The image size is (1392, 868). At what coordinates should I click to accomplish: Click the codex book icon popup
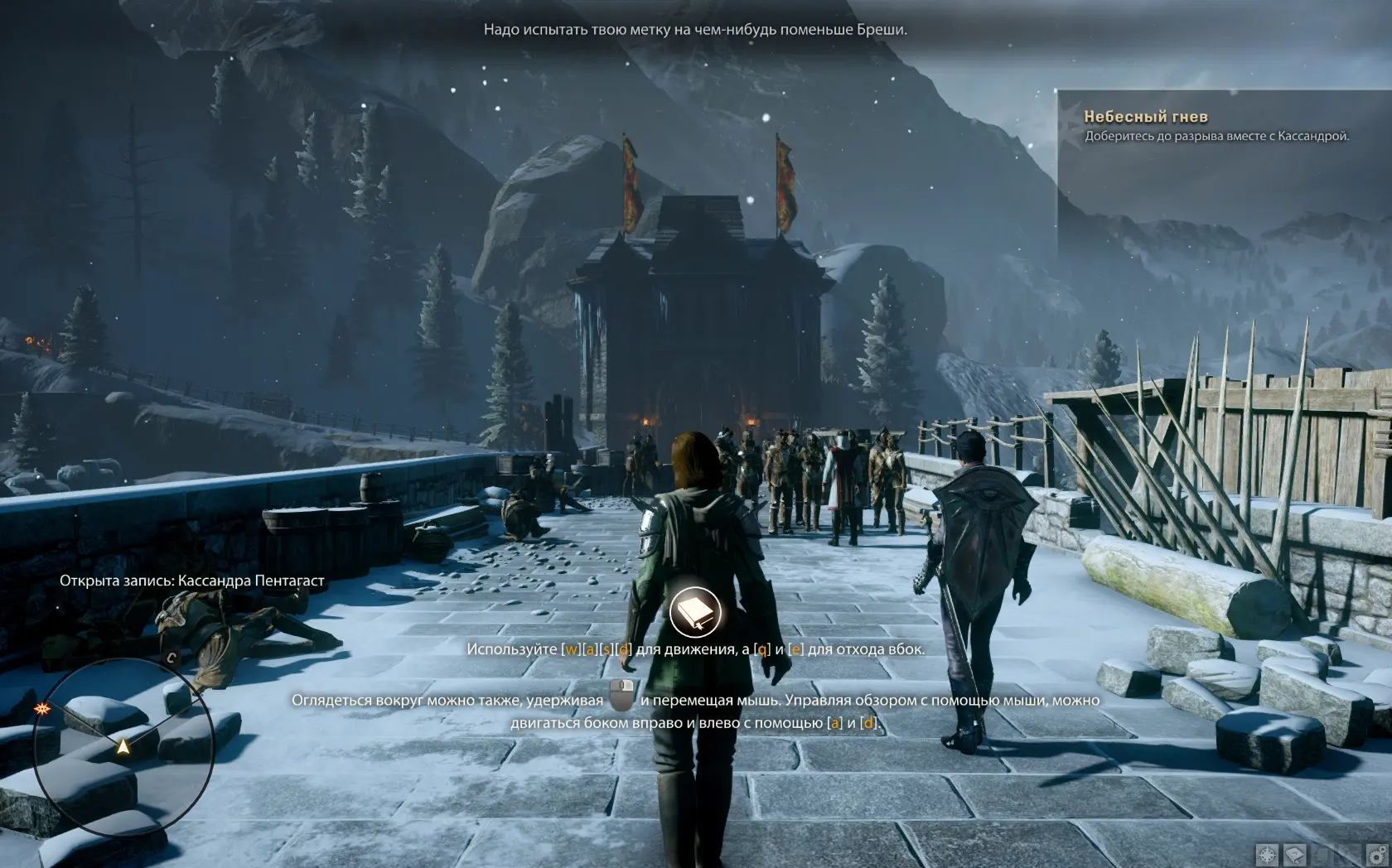(696, 611)
